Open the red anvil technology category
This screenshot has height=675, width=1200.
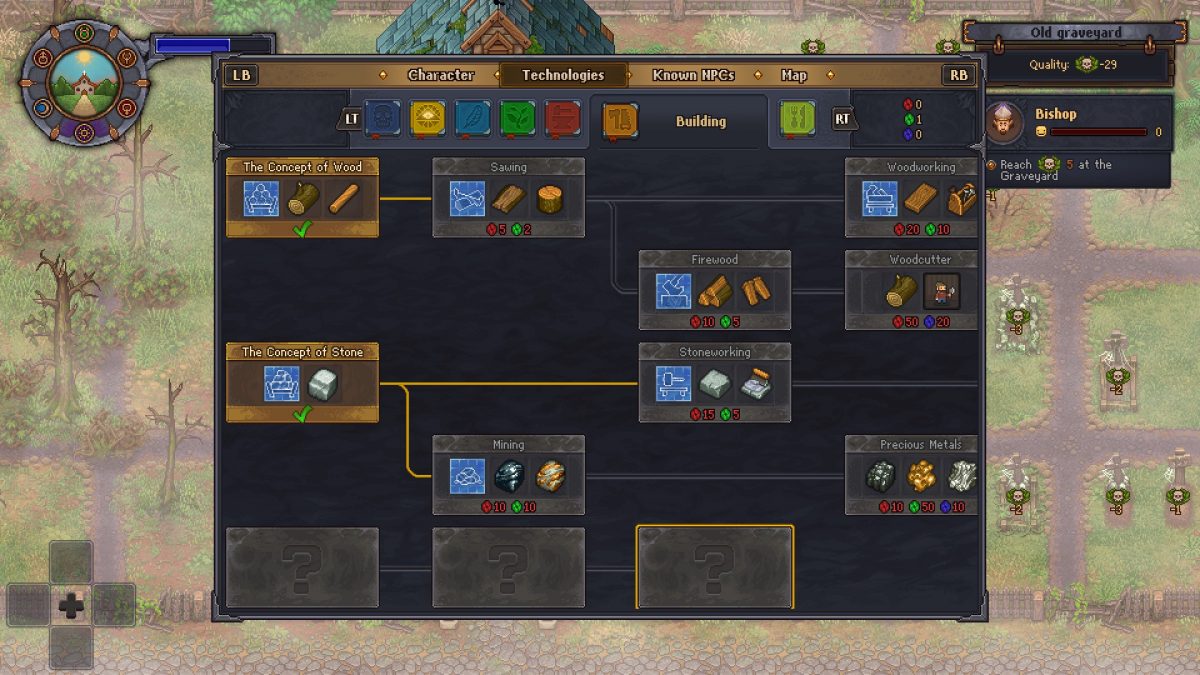[x=563, y=119]
